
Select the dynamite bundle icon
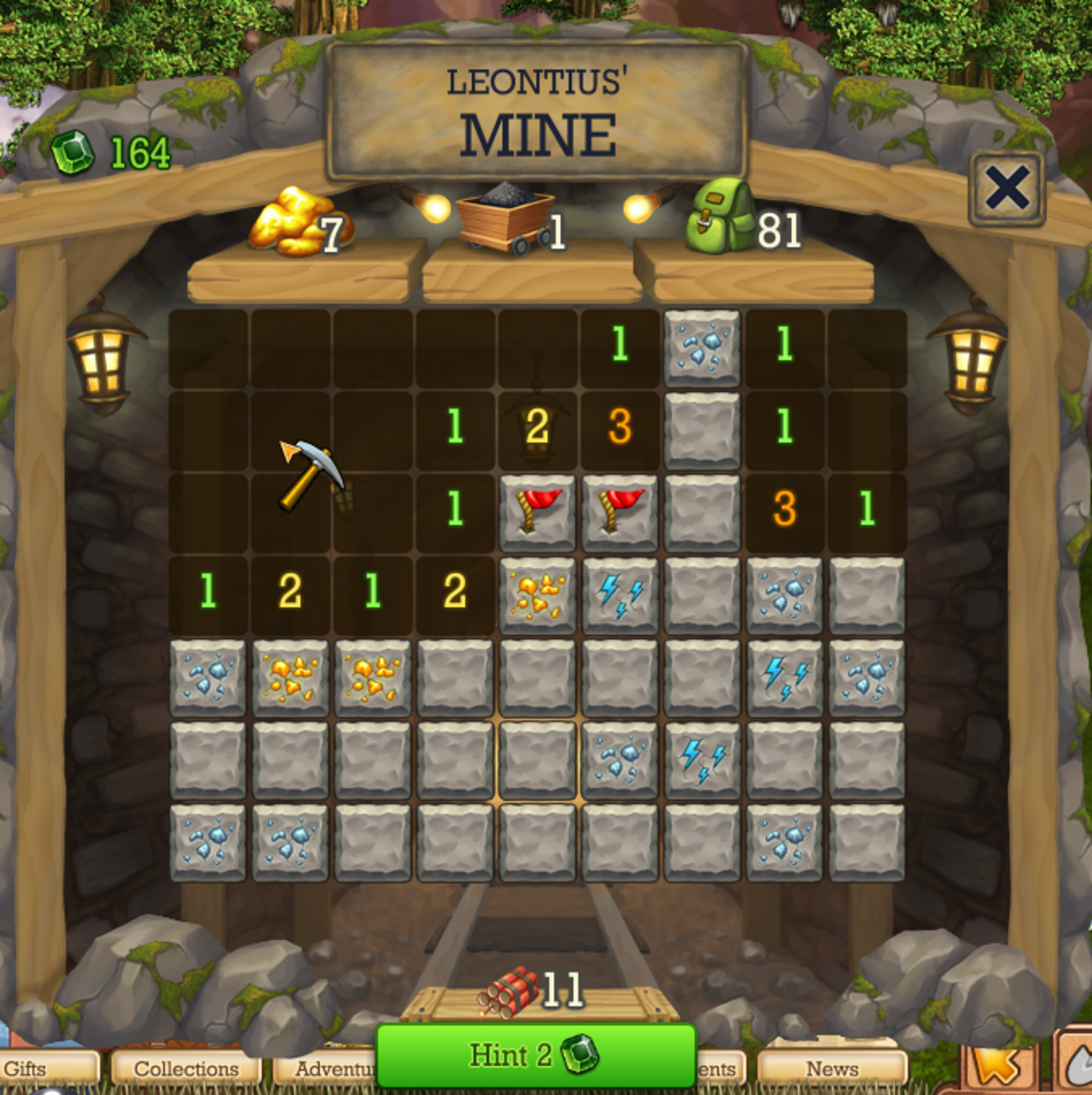[509, 991]
